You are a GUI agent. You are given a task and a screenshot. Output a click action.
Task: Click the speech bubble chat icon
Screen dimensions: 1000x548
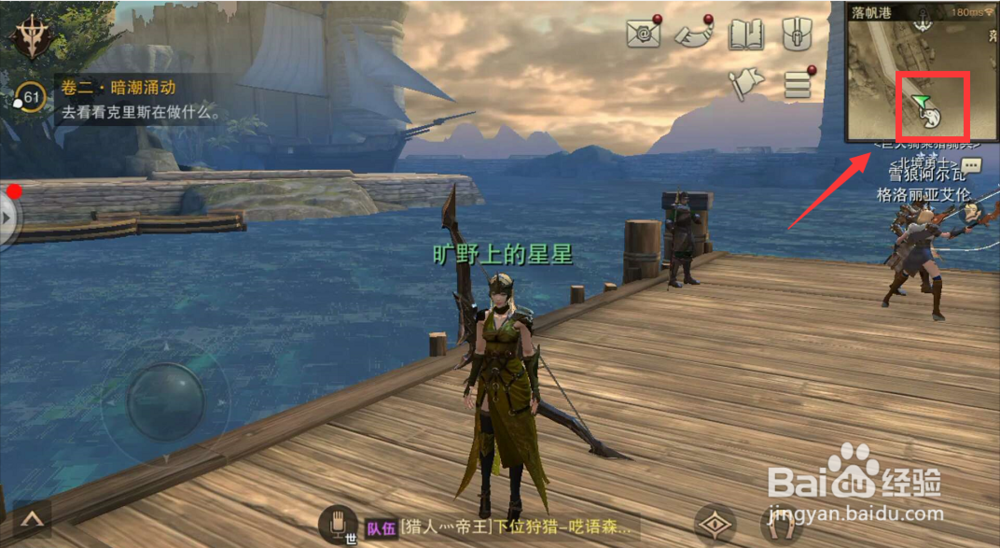click(x=970, y=166)
